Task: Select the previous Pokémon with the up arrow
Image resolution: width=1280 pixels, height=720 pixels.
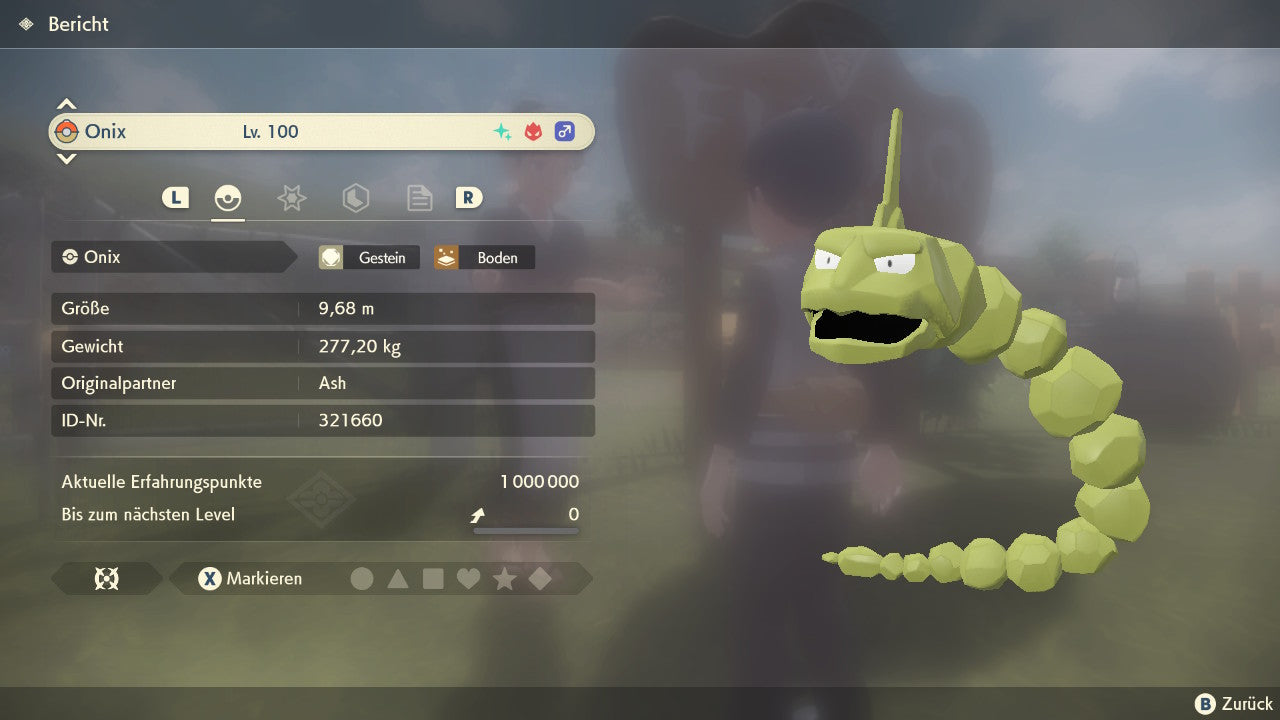Action: pyautogui.click(x=66, y=104)
